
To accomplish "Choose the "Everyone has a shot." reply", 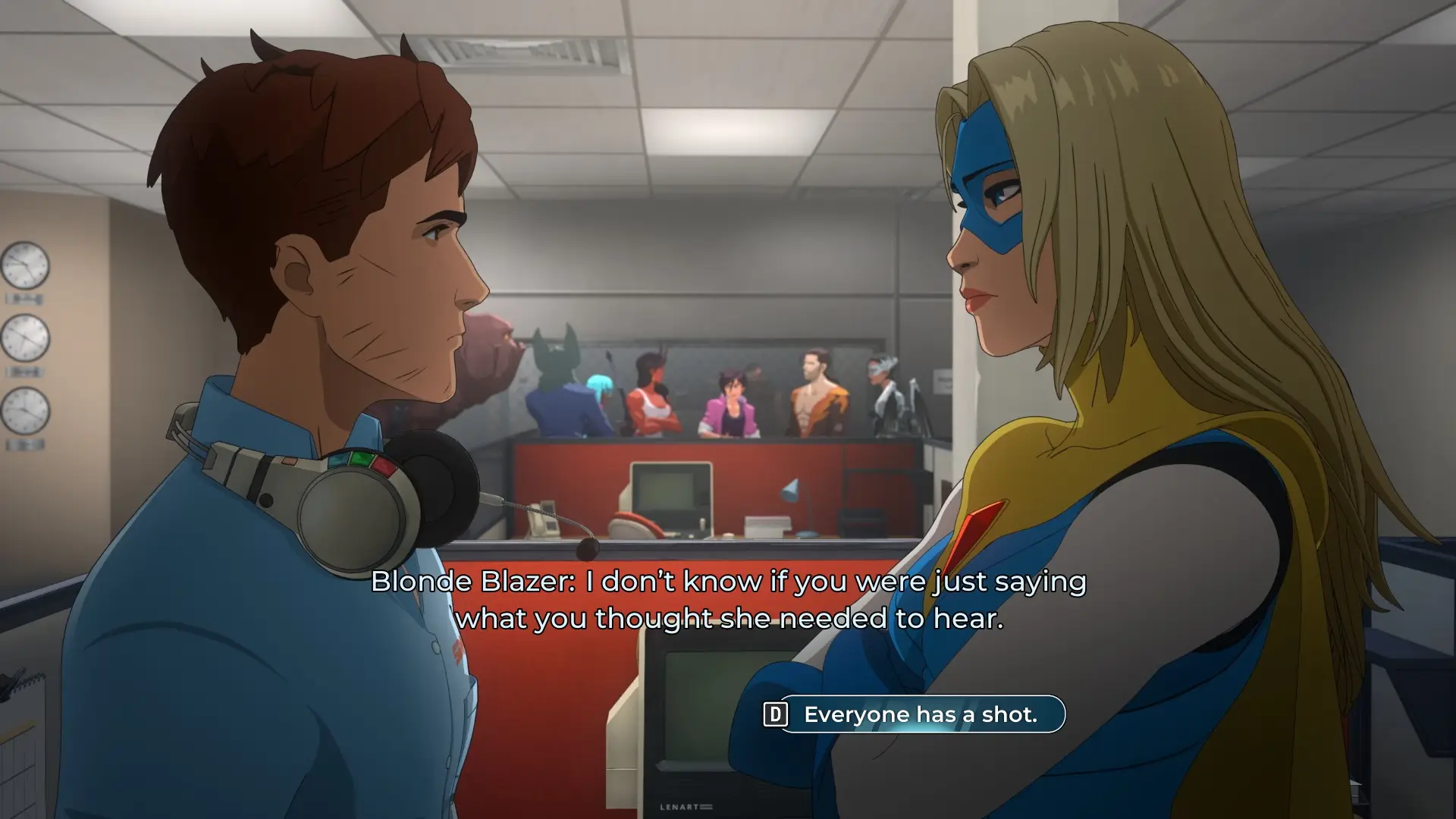I will (x=920, y=714).
